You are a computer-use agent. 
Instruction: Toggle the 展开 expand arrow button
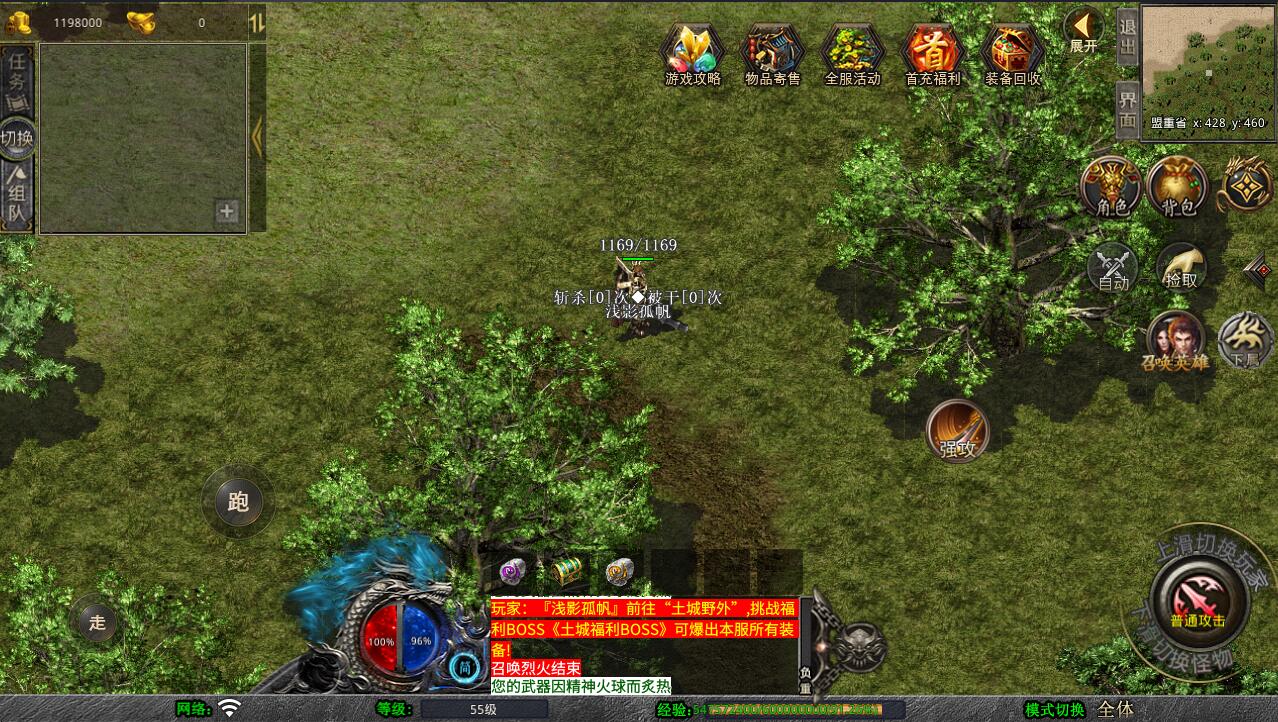1083,30
